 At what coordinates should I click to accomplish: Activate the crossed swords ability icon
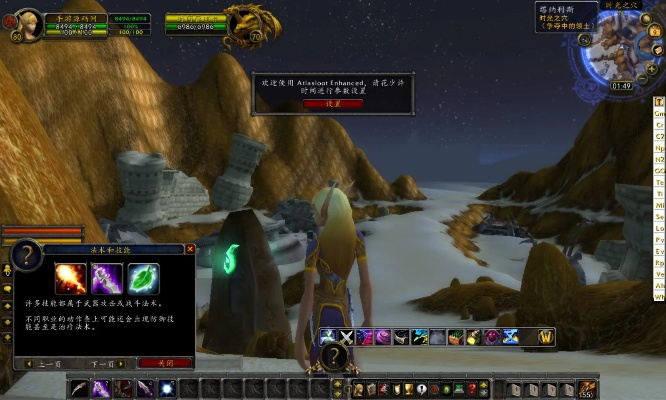346,337
